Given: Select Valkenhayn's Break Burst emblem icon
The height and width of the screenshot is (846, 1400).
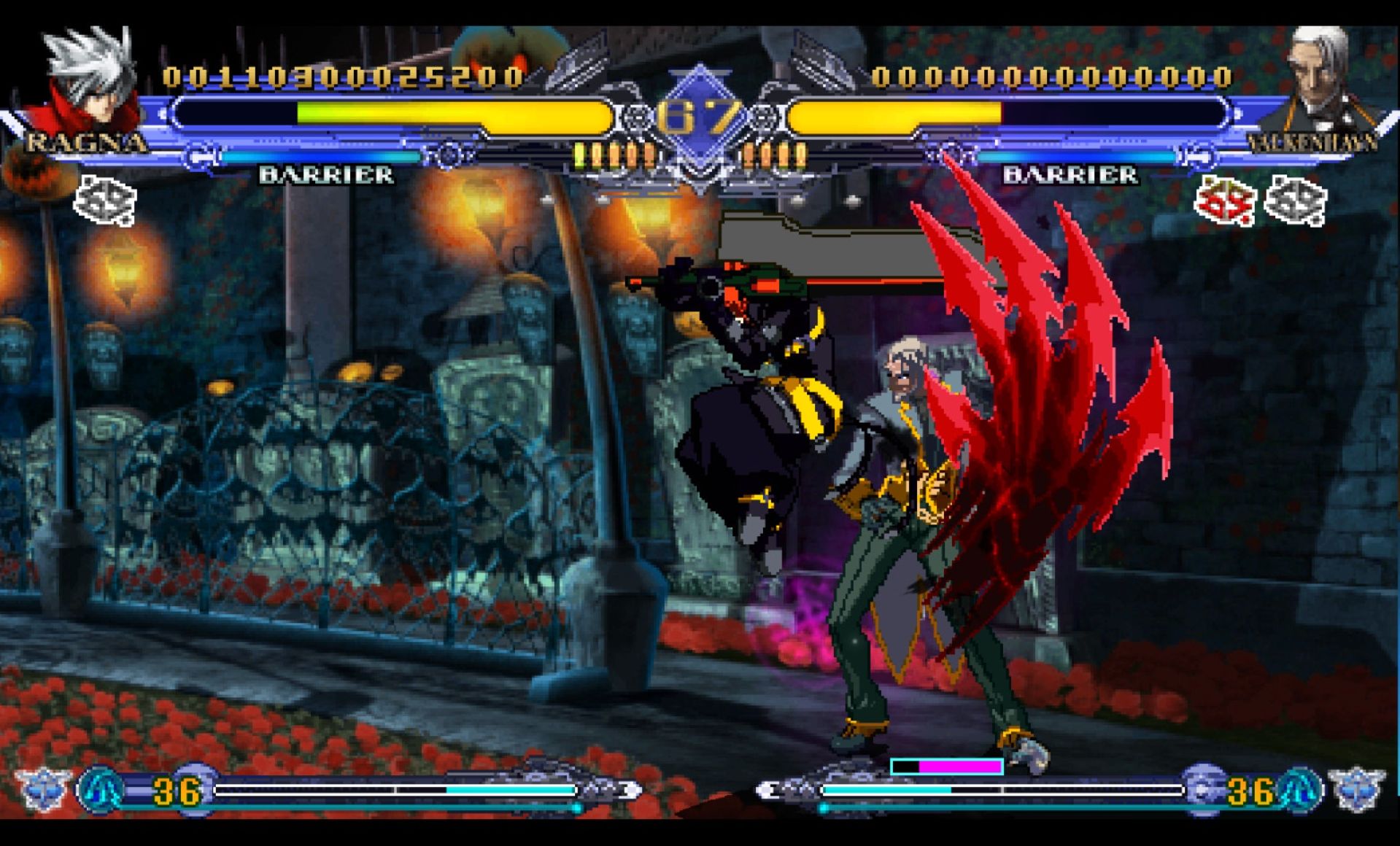Looking at the screenshot, I should coord(1356,788).
